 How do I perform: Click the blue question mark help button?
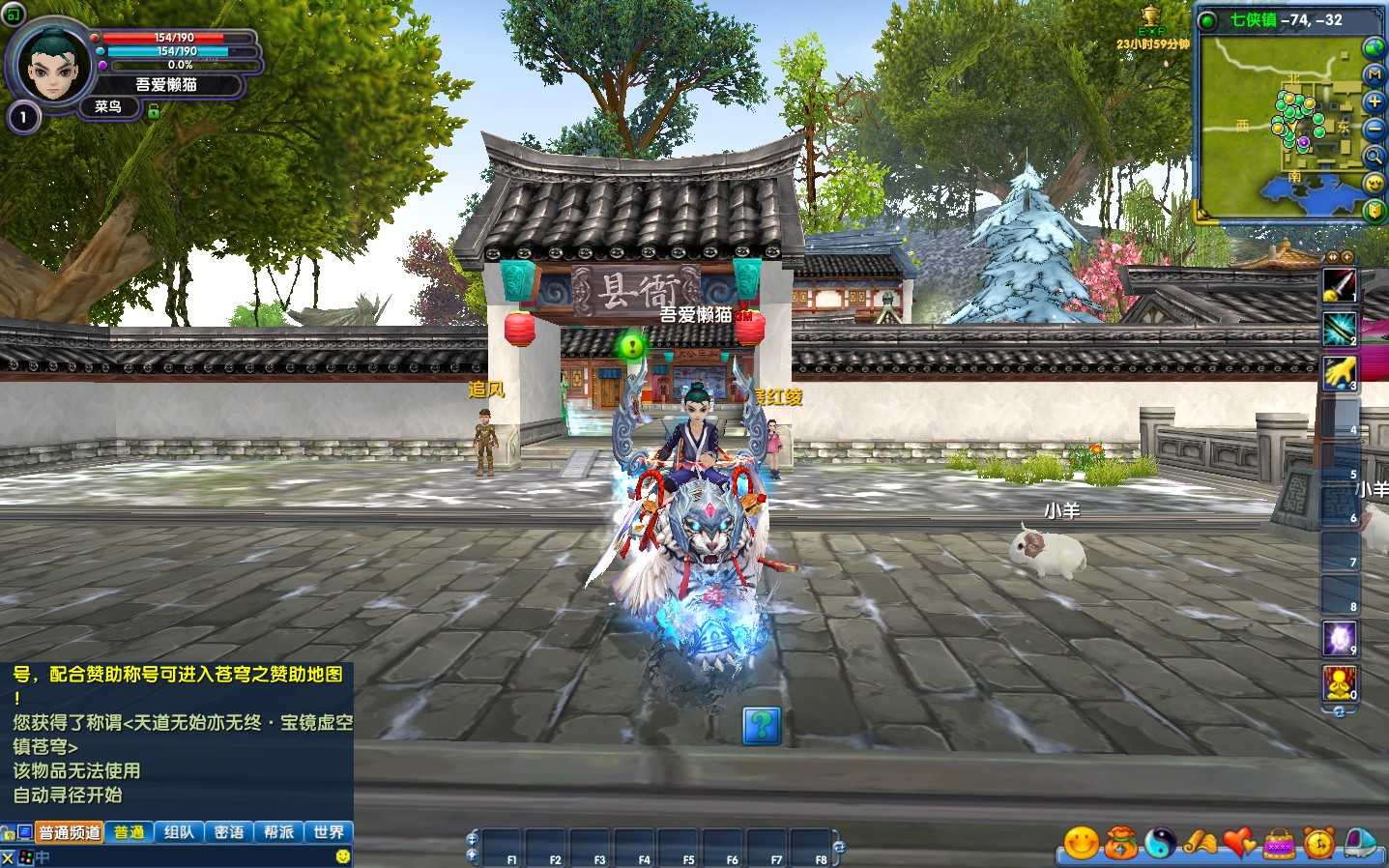click(x=762, y=725)
